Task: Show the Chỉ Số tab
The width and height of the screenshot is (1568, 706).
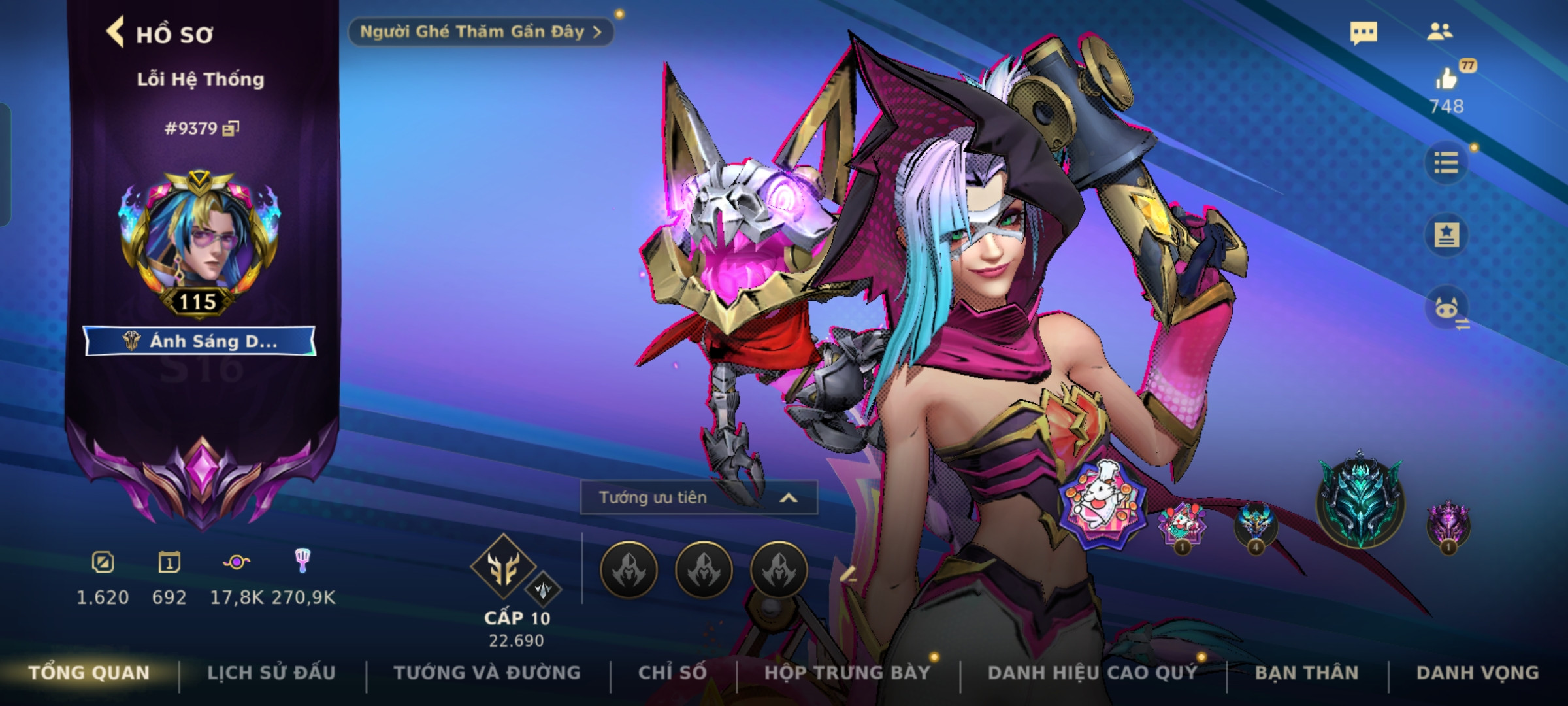Action: point(672,673)
